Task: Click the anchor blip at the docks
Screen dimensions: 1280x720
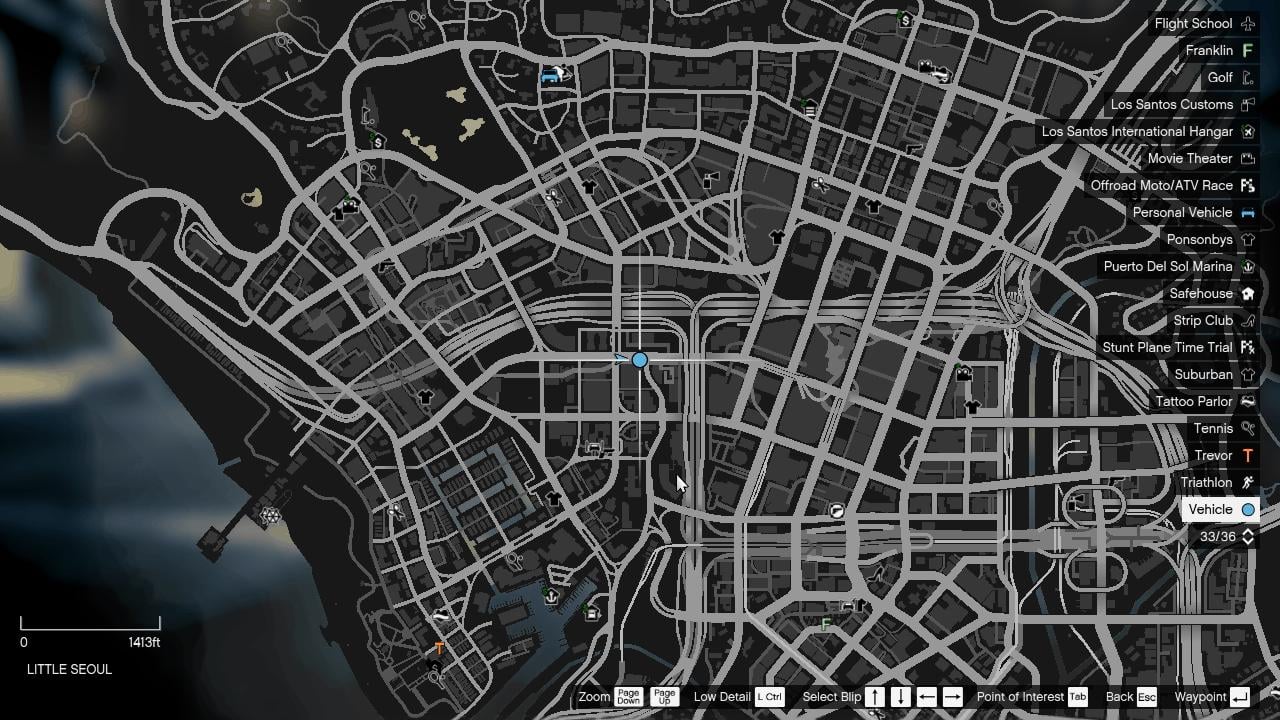Action: [550, 597]
